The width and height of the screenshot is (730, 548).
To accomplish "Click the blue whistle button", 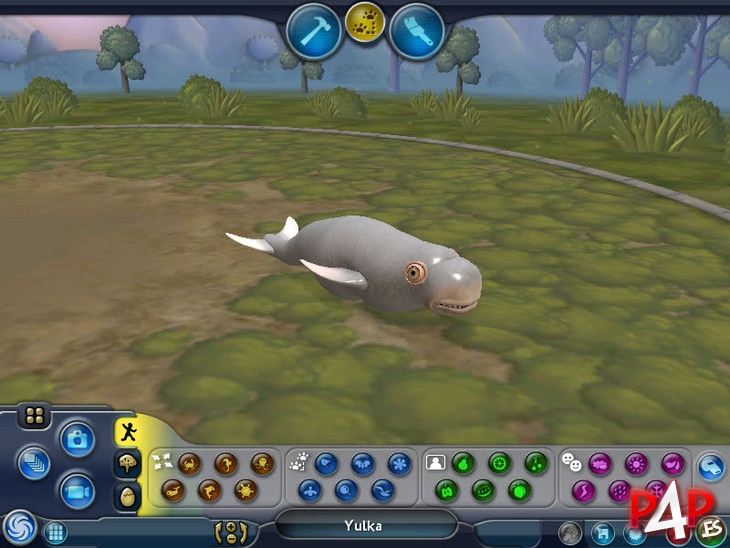I will (711, 466).
